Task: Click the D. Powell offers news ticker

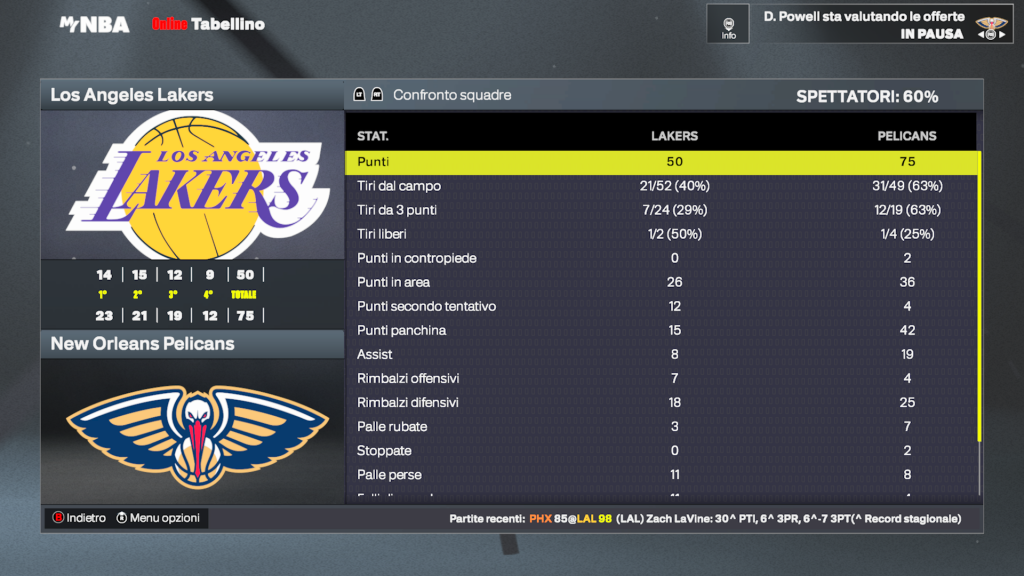Action: [x=864, y=25]
